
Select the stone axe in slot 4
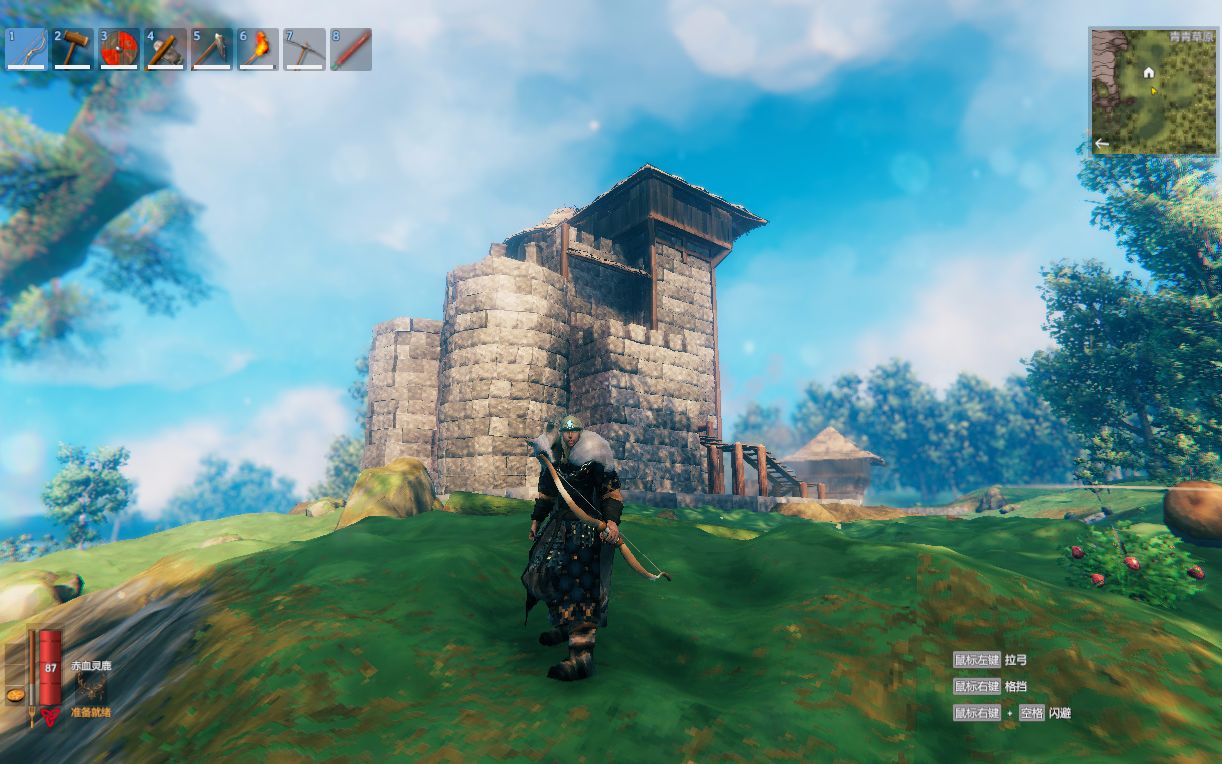pyautogui.click(x=165, y=49)
